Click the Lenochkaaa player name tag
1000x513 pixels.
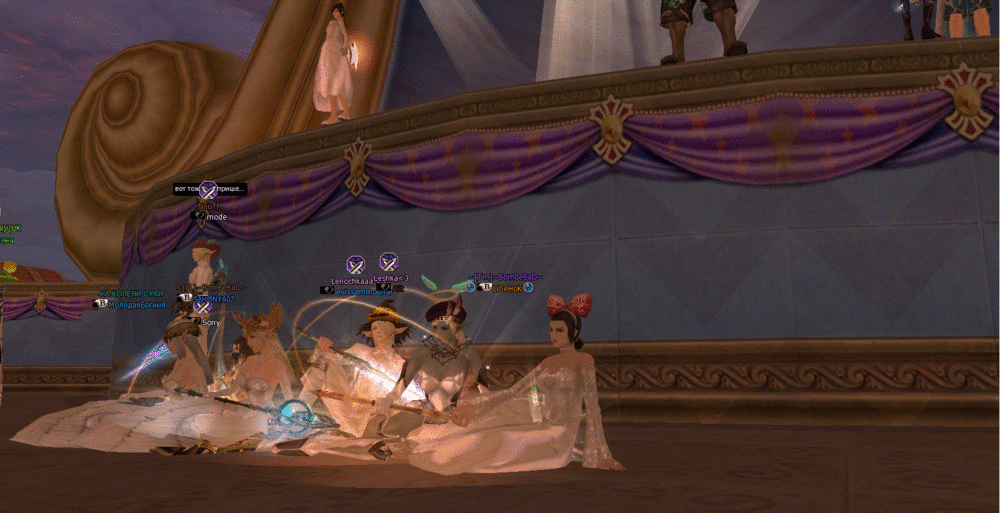pos(351,280)
